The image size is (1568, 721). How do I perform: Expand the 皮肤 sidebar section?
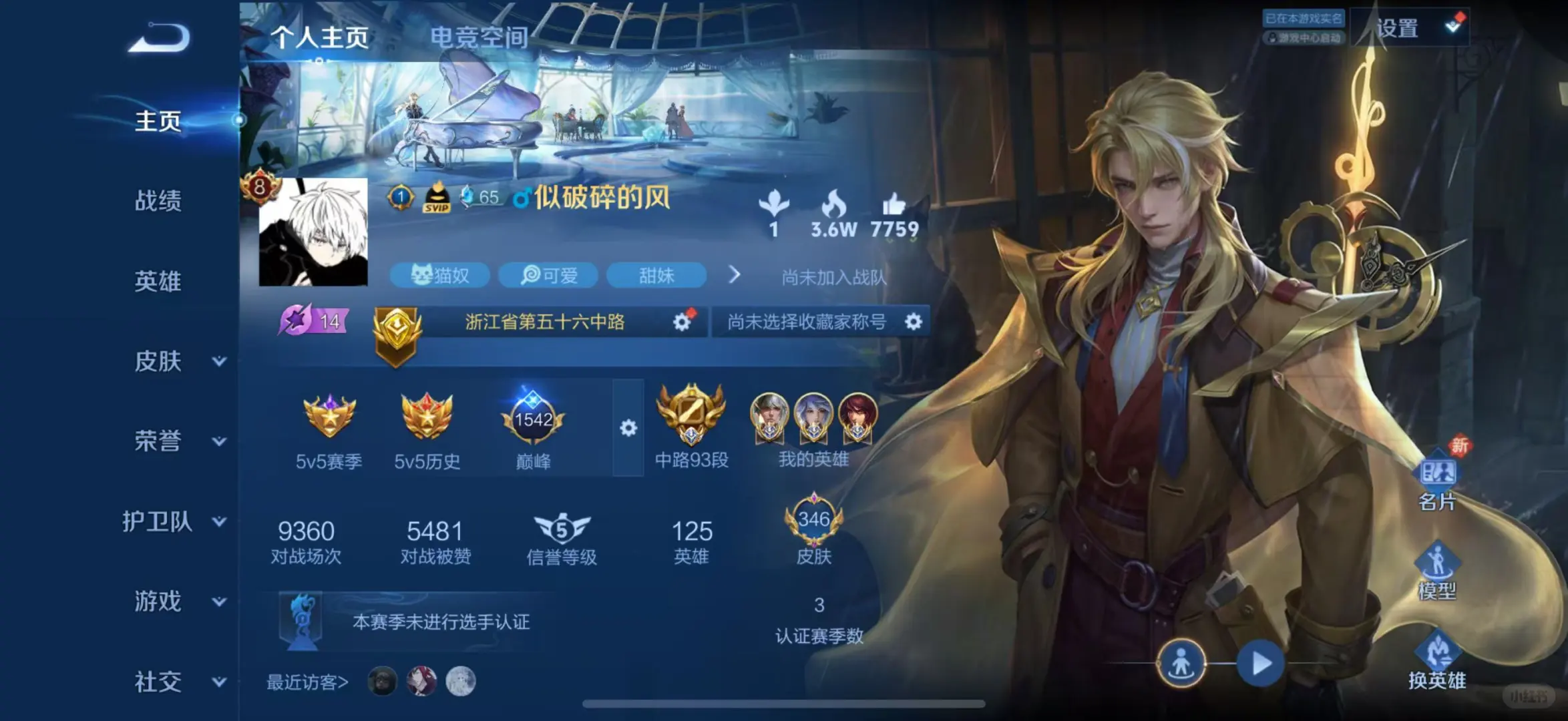click(160, 362)
